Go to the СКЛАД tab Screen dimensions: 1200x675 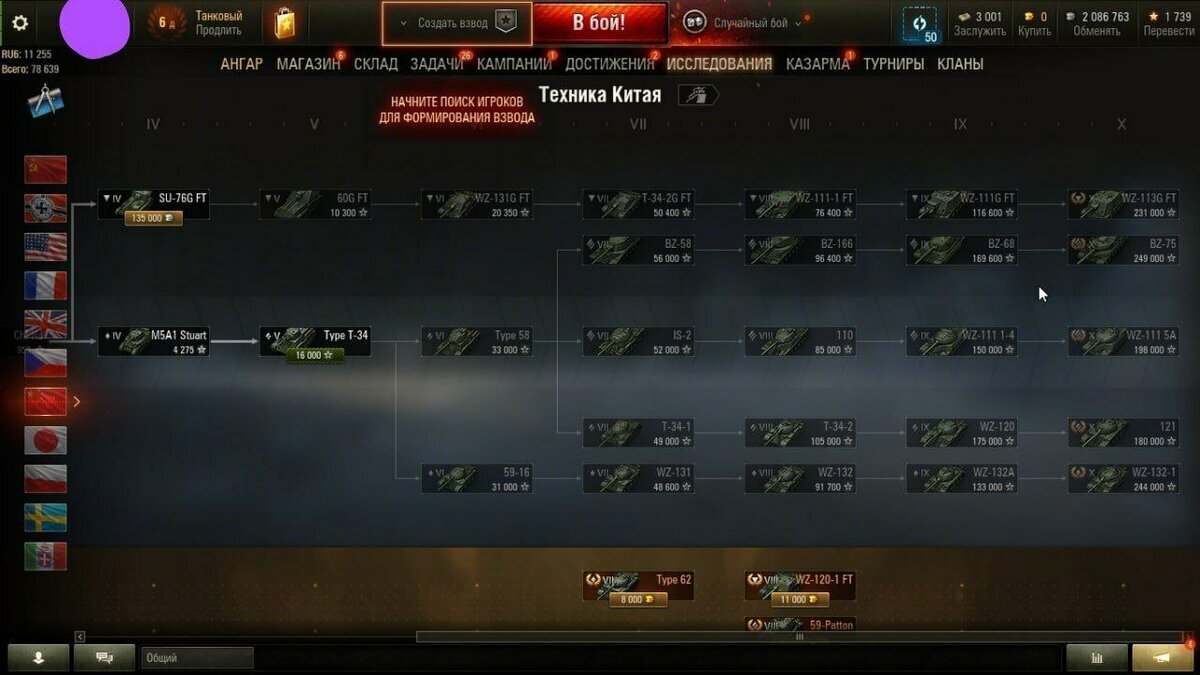(x=376, y=64)
